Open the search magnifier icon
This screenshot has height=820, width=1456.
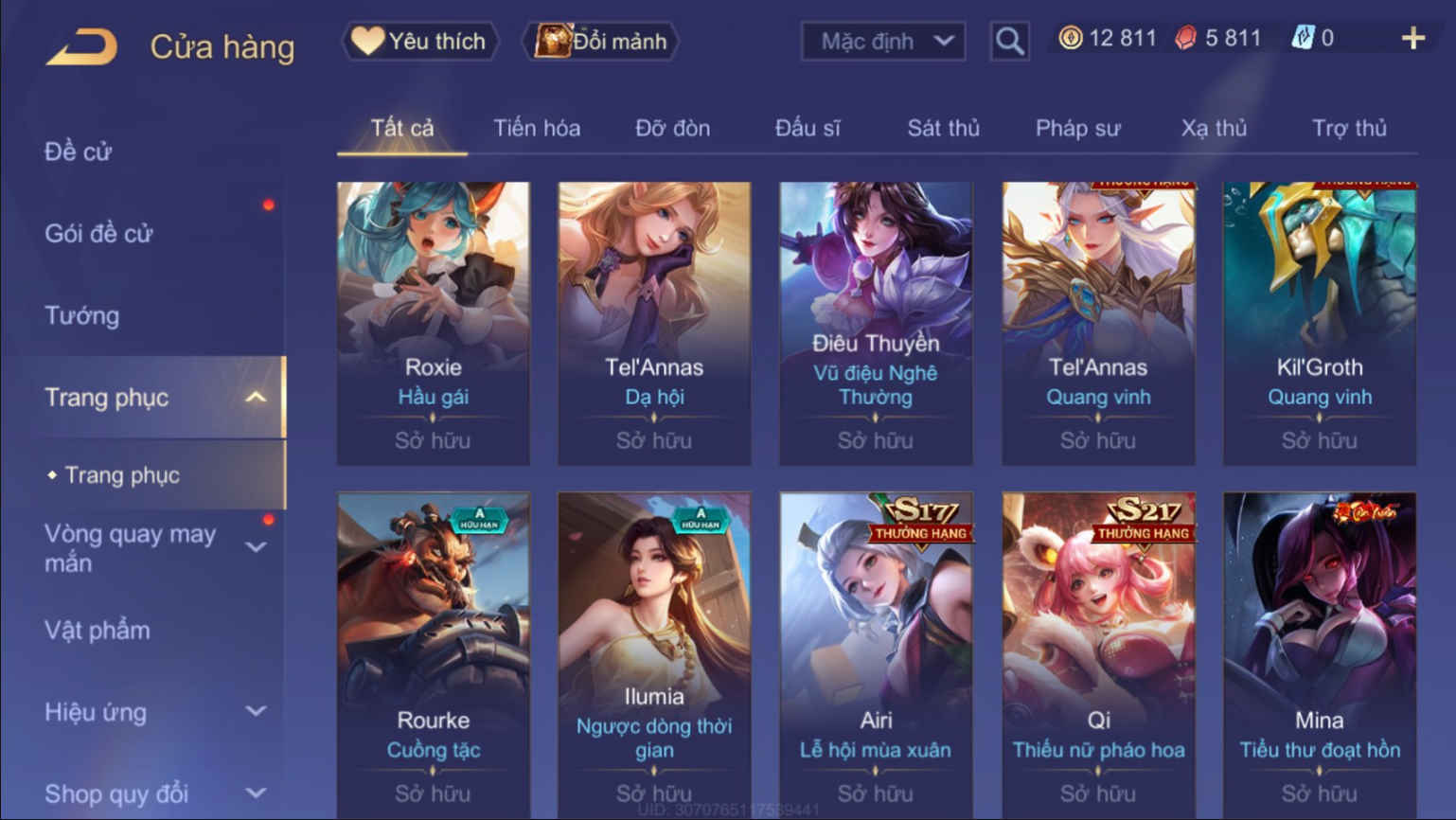click(1008, 41)
